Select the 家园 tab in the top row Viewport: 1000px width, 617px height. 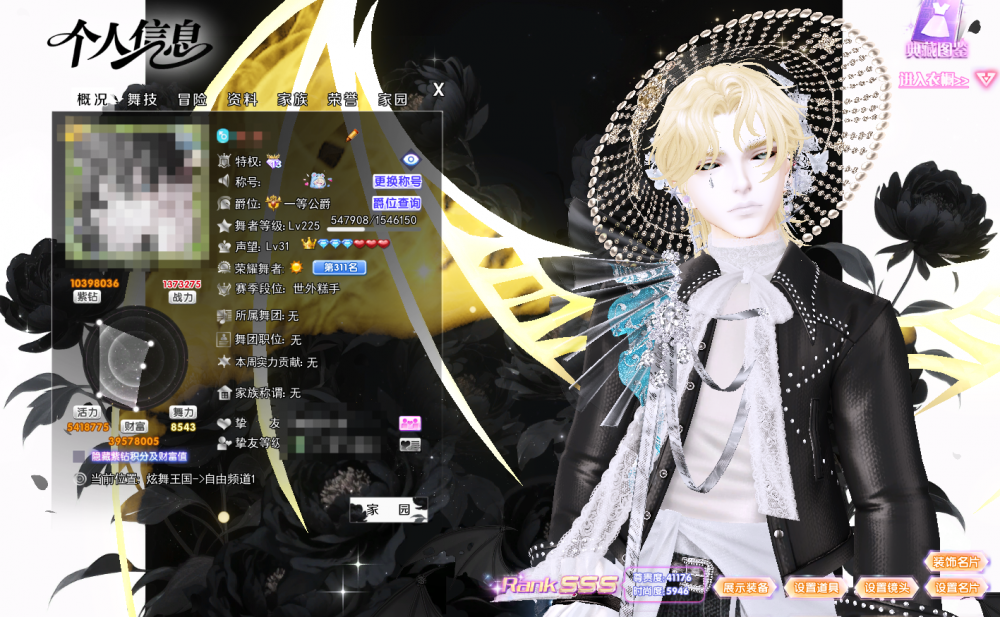click(x=392, y=99)
